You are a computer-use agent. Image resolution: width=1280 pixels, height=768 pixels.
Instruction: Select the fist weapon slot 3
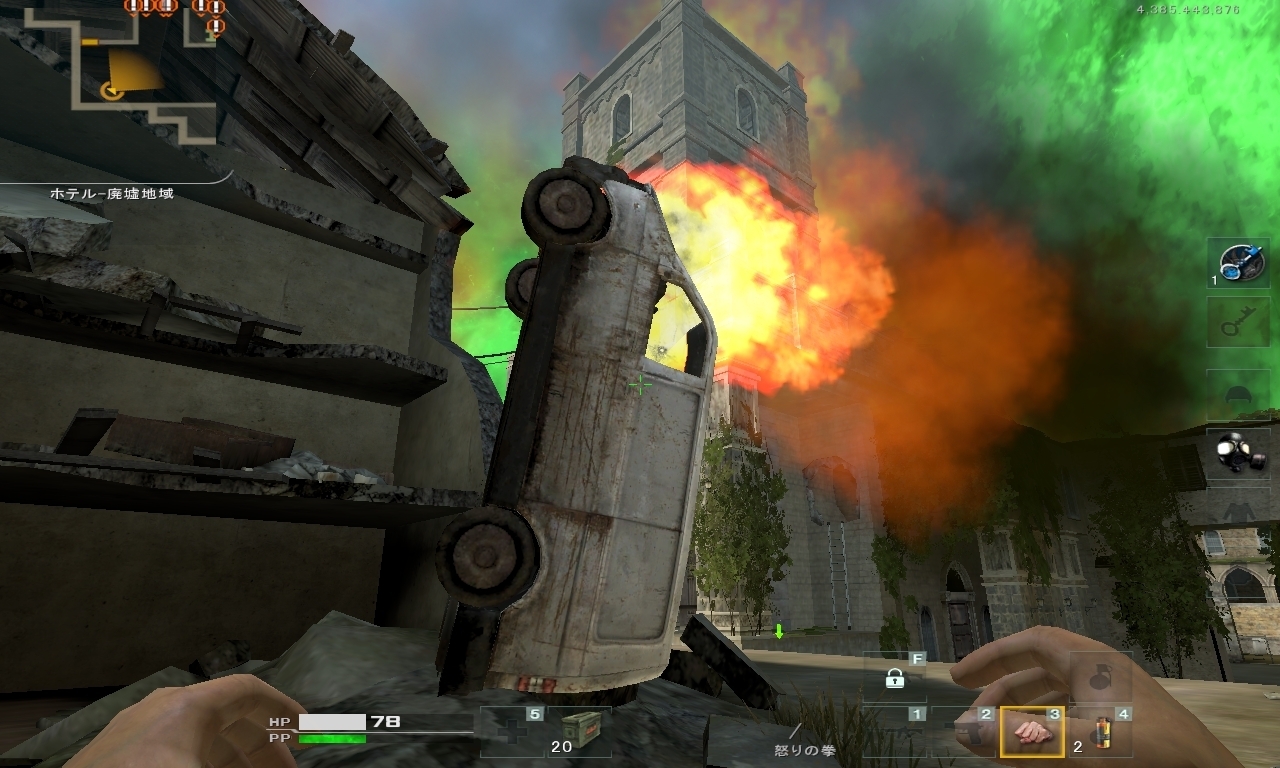[x=1031, y=732]
